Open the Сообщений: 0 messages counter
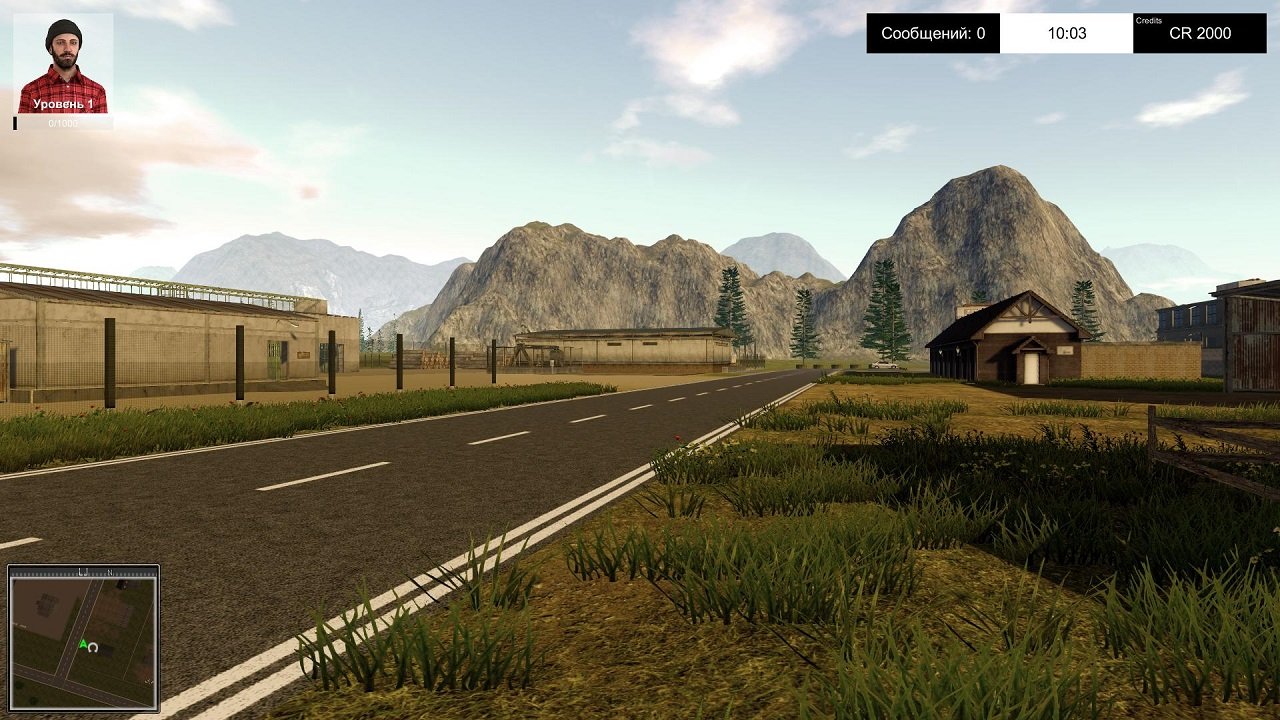 (936, 32)
